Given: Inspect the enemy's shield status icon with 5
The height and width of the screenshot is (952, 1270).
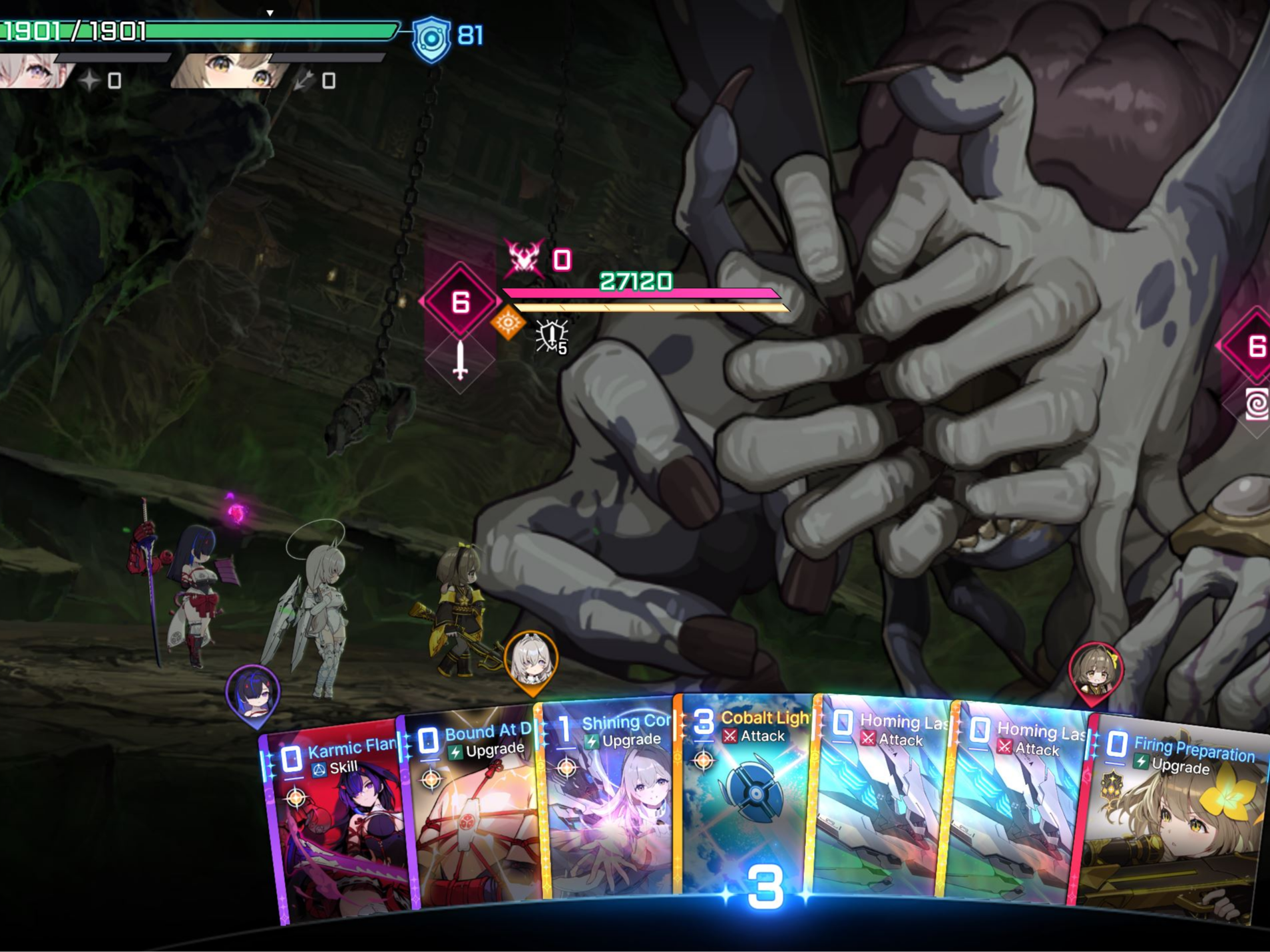Looking at the screenshot, I should [552, 336].
